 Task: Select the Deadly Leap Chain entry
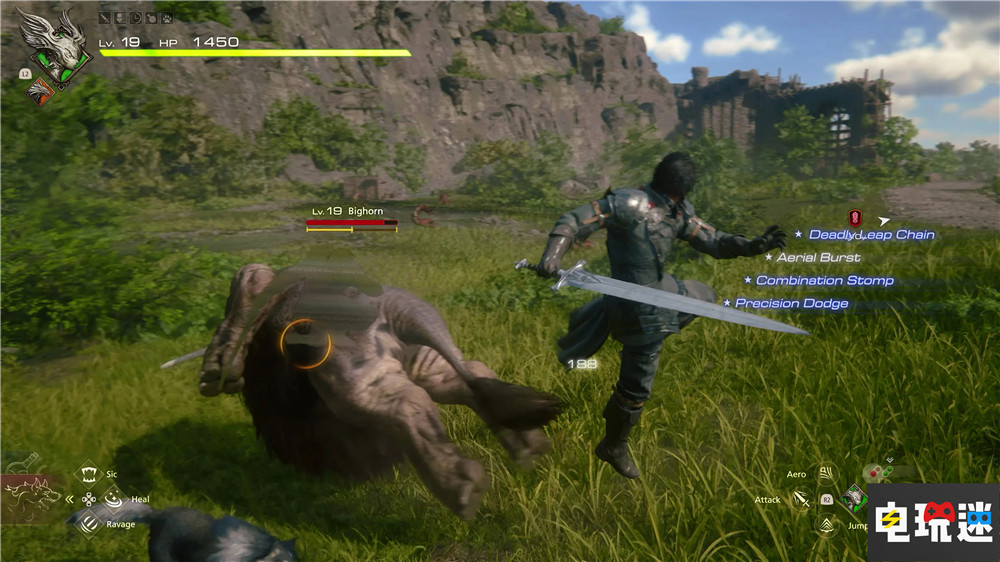tap(871, 235)
